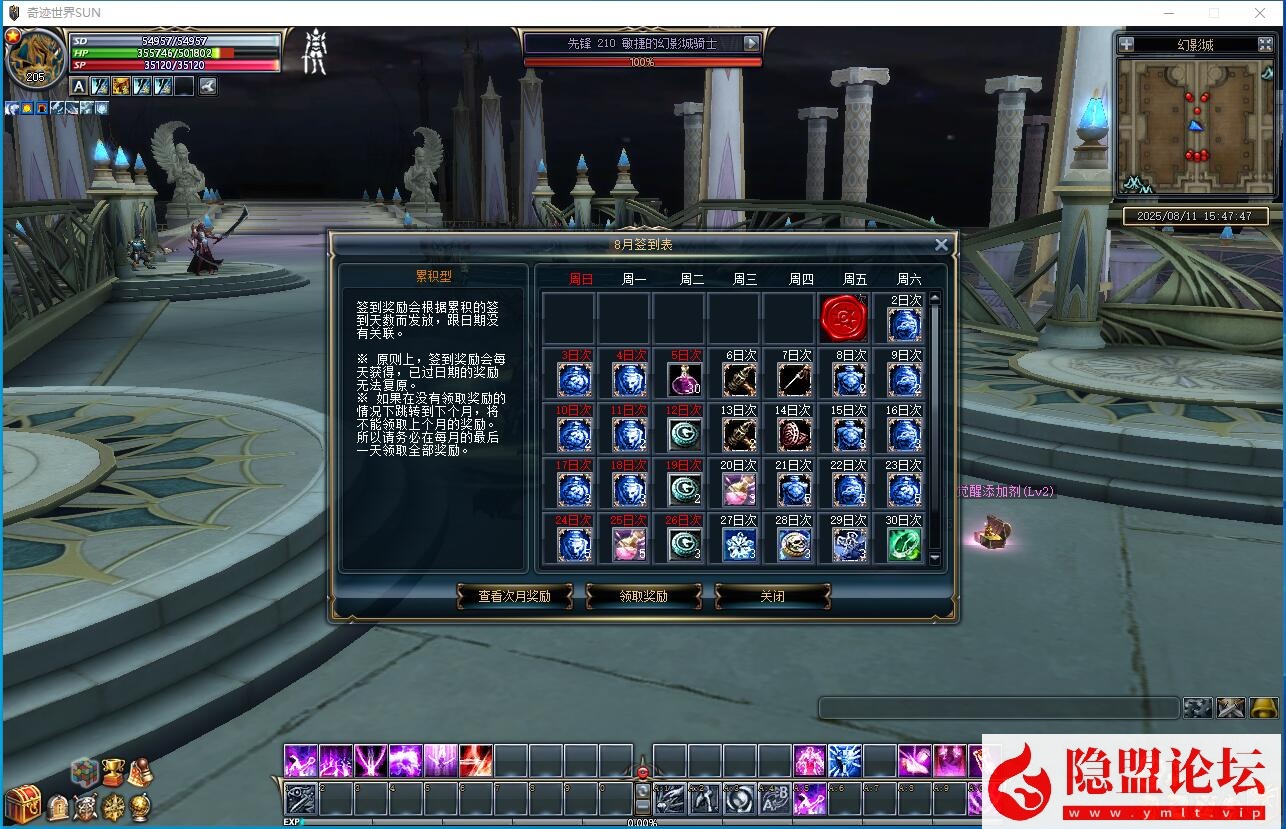Choose the 20日次 pink potion reward

739,490
